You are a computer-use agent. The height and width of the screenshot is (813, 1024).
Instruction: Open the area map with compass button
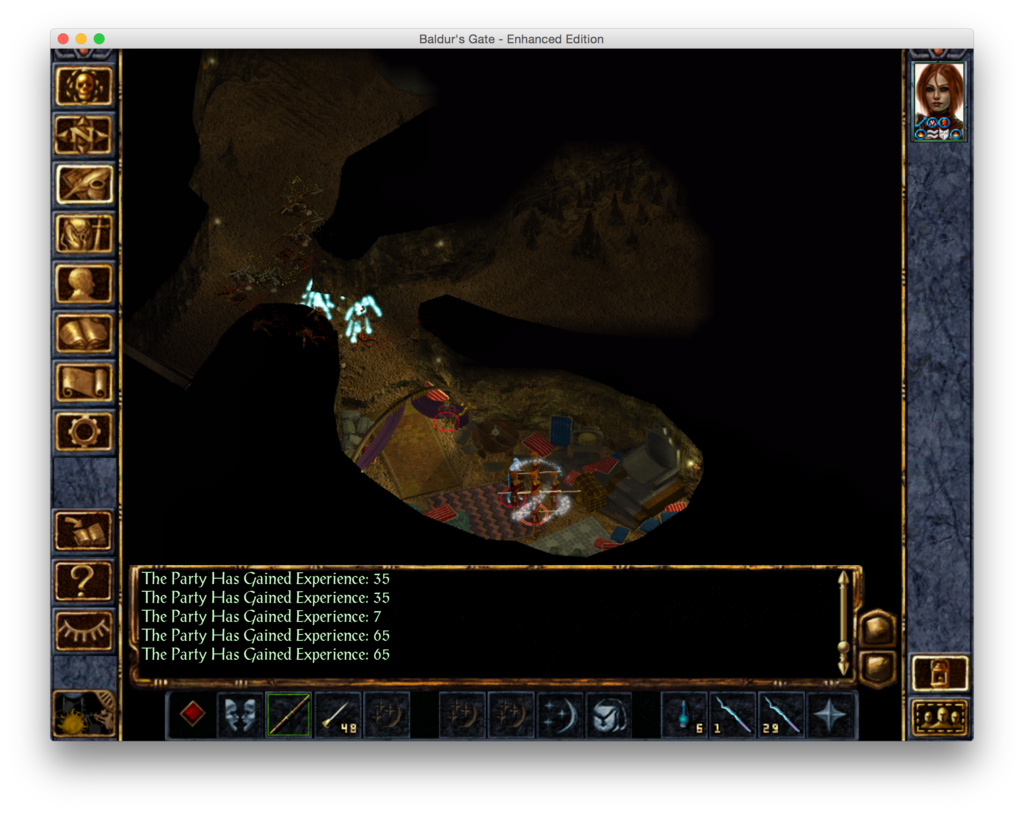click(x=84, y=136)
